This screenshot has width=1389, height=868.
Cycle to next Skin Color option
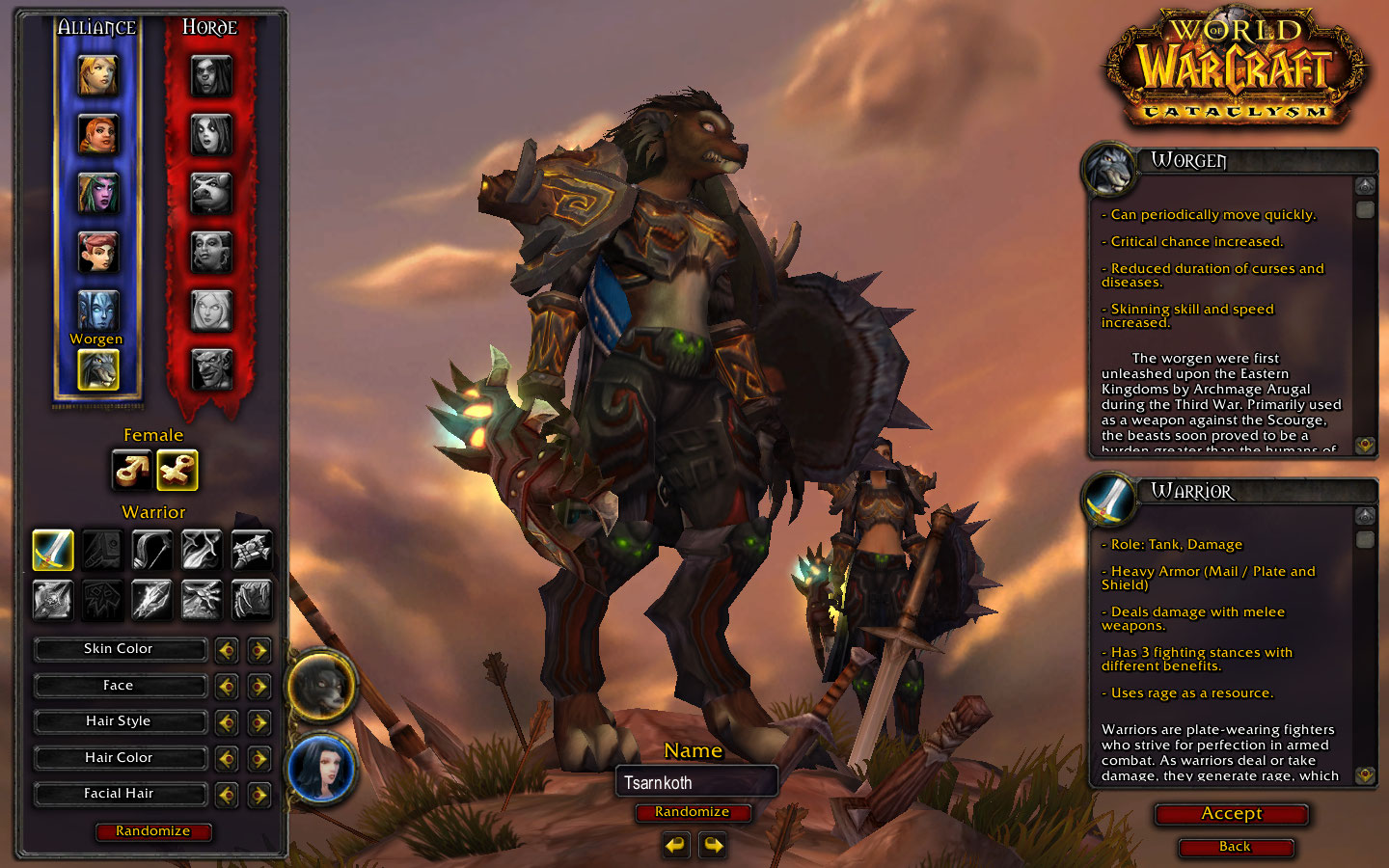coord(259,650)
